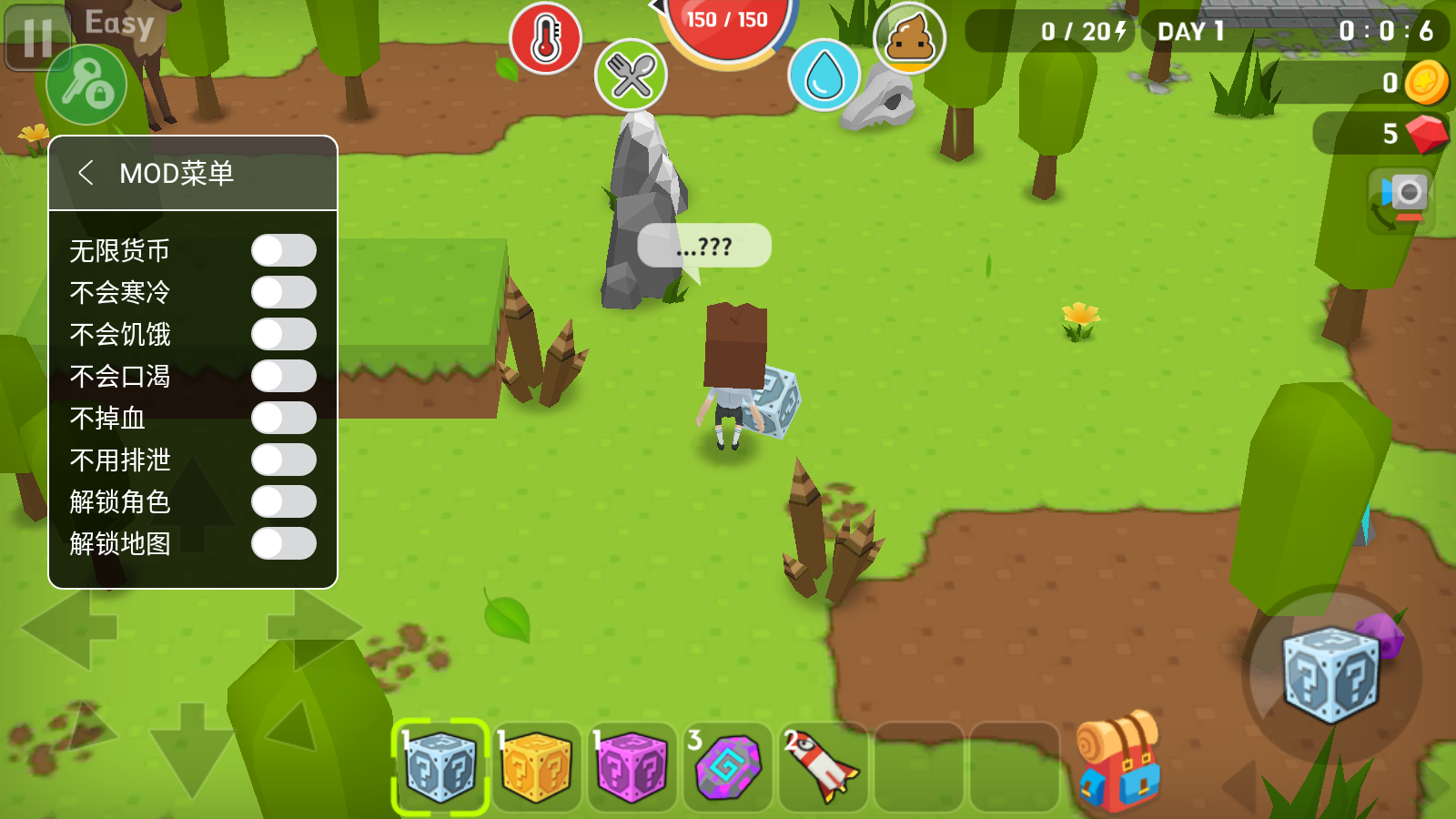The width and height of the screenshot is (1456, 819).
Task: Turn on 不会饥饿 switch
Action: pos(285,334)
